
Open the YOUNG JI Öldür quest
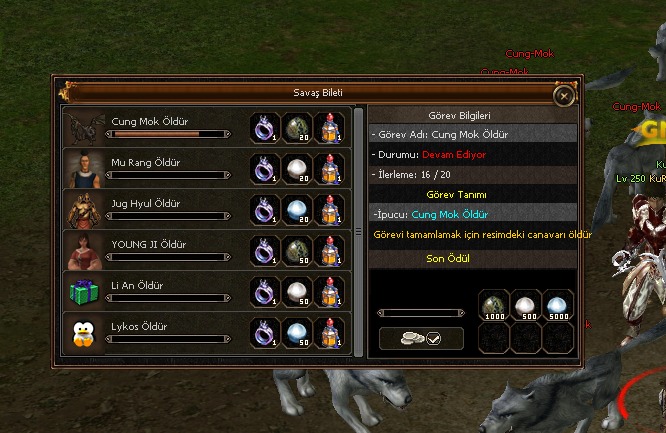point(155,250)
